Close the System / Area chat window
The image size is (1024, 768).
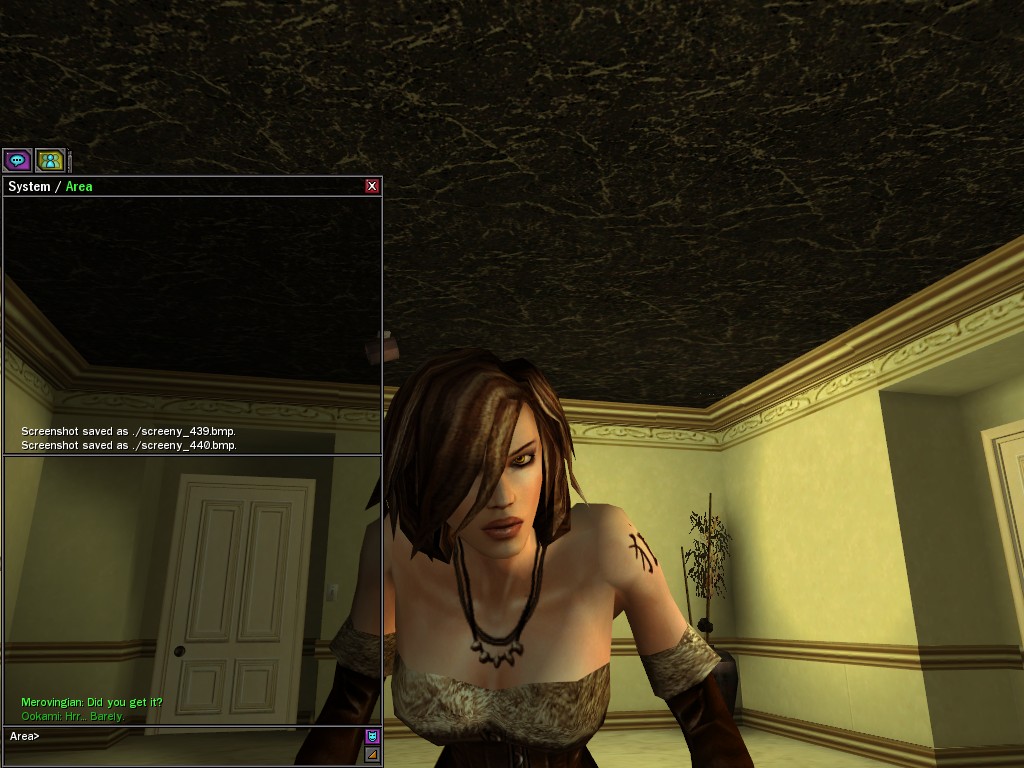[372, 186]
